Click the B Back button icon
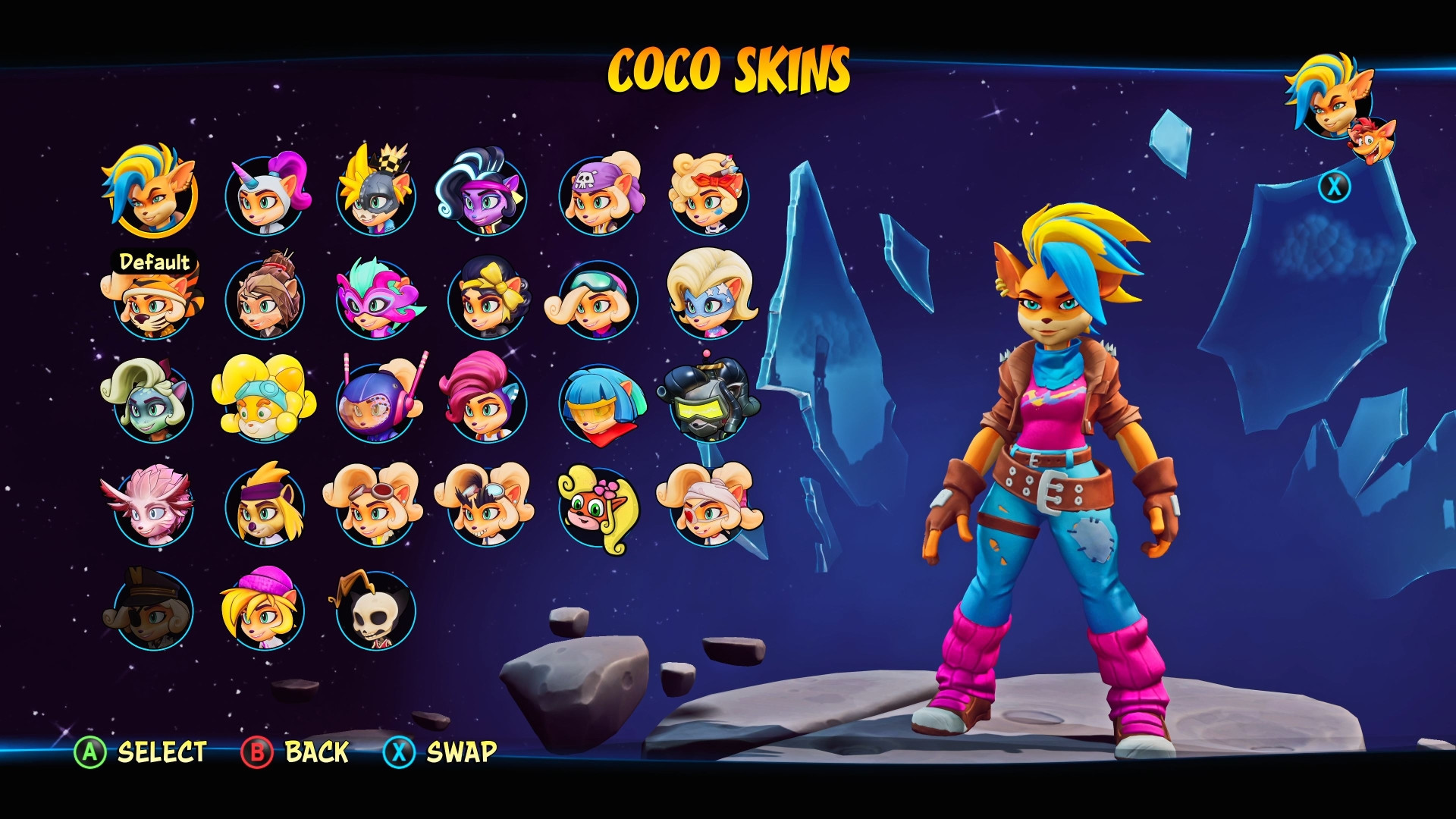This screenshot has height=819, width=1456. (x=257, y=753)
